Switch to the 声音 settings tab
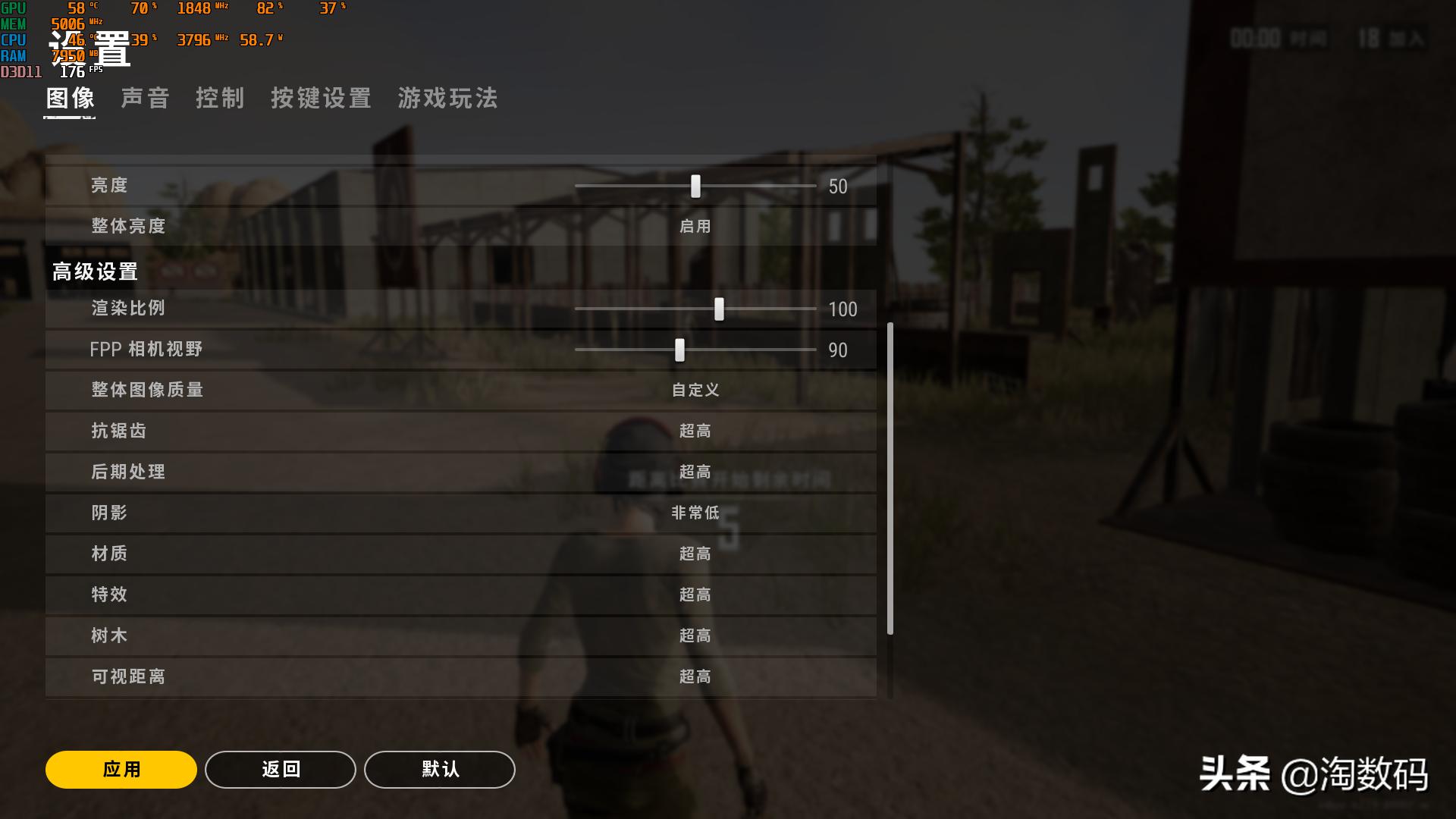Image resolution: width=1456 pixels, height=819 pixels. point(145,98)
